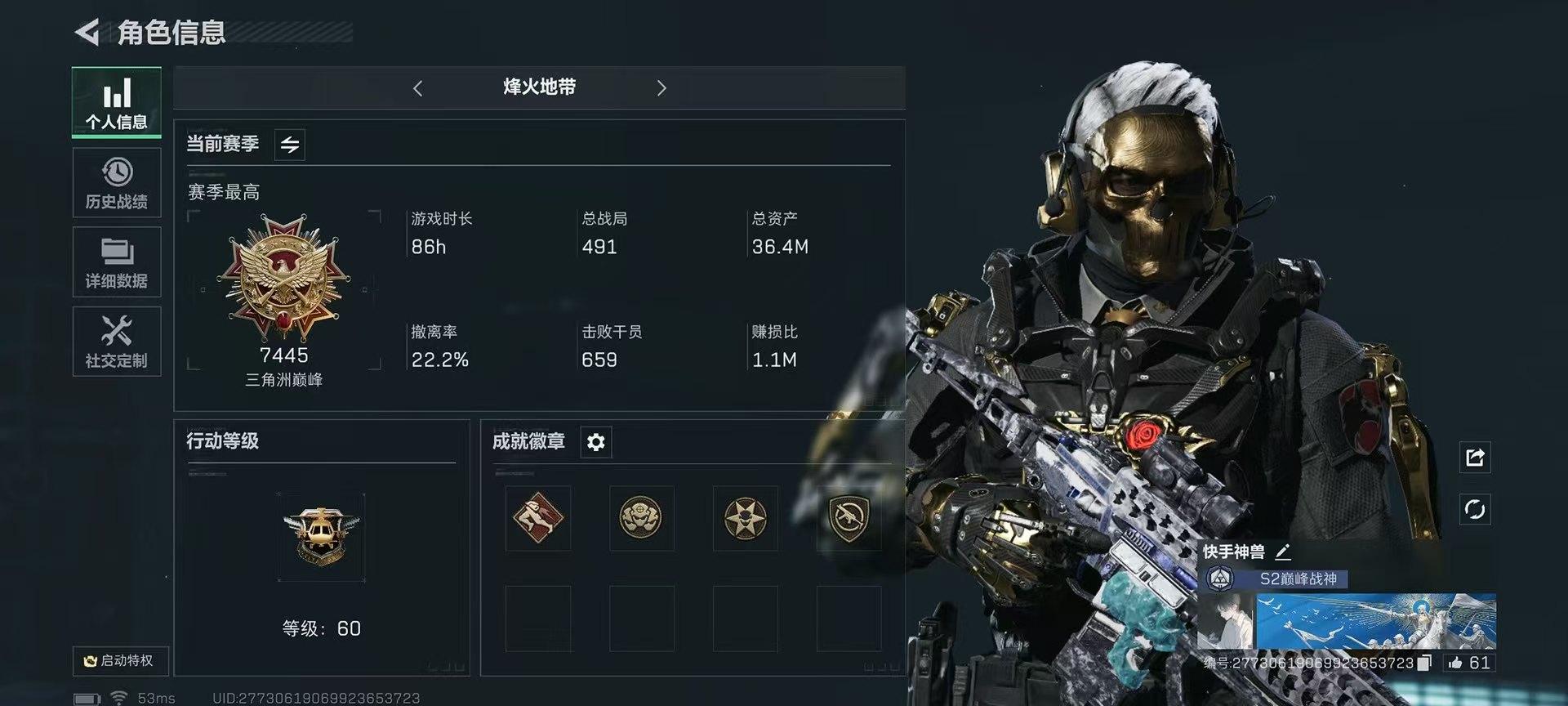Open the achievement badge settings gear
Screen dimensions: 1568x706
[595, 442]
